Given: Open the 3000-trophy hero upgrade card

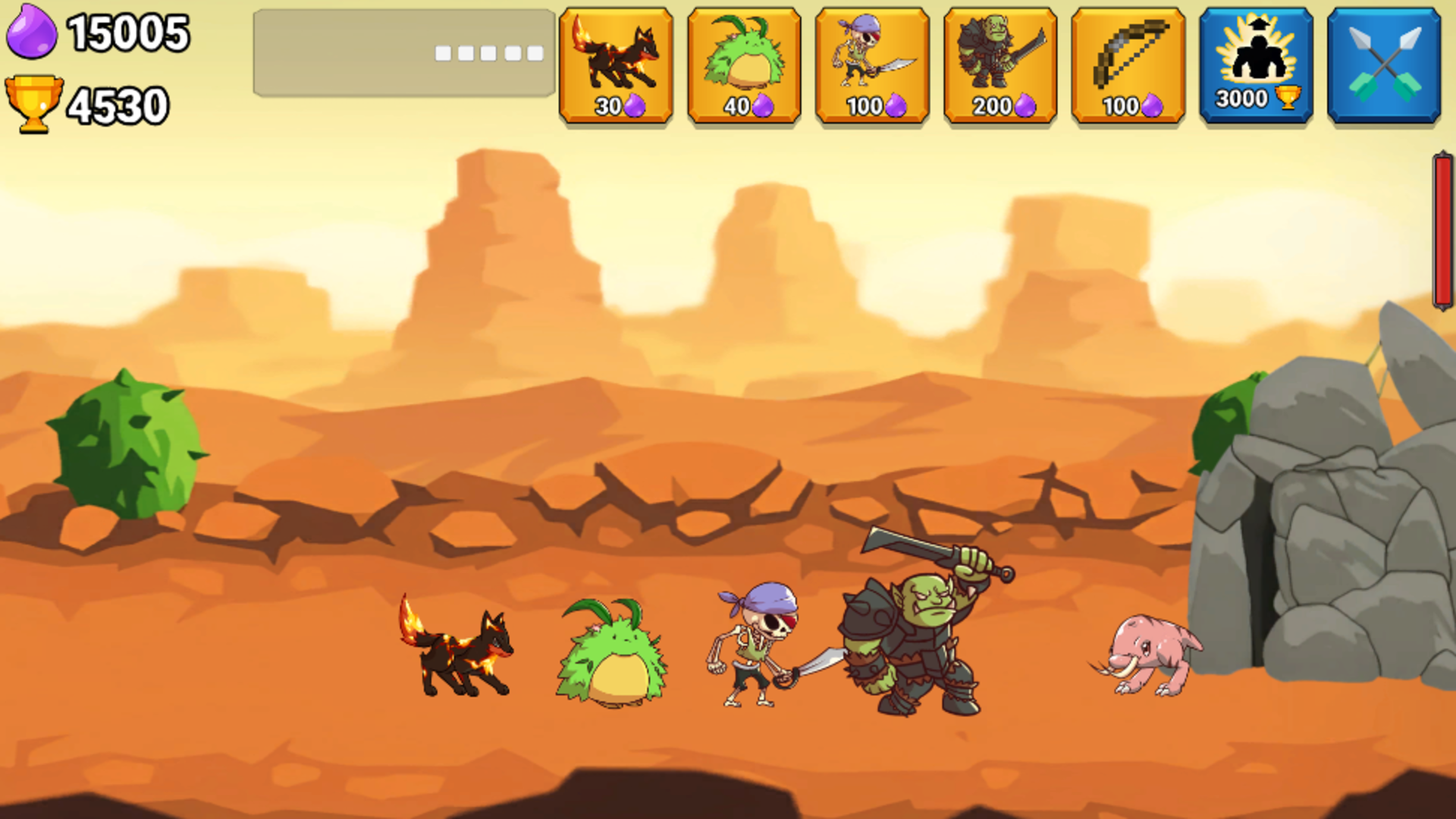Looking at the screenshot, I should pyautogui.click(x=1257, y=64).
